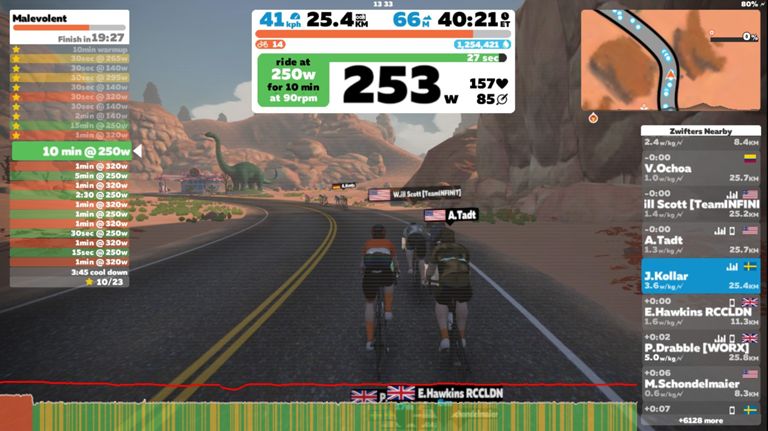Click the current '10 min @ 250w' workout block
The image size is (768, 431).
(x=70, y=151)
